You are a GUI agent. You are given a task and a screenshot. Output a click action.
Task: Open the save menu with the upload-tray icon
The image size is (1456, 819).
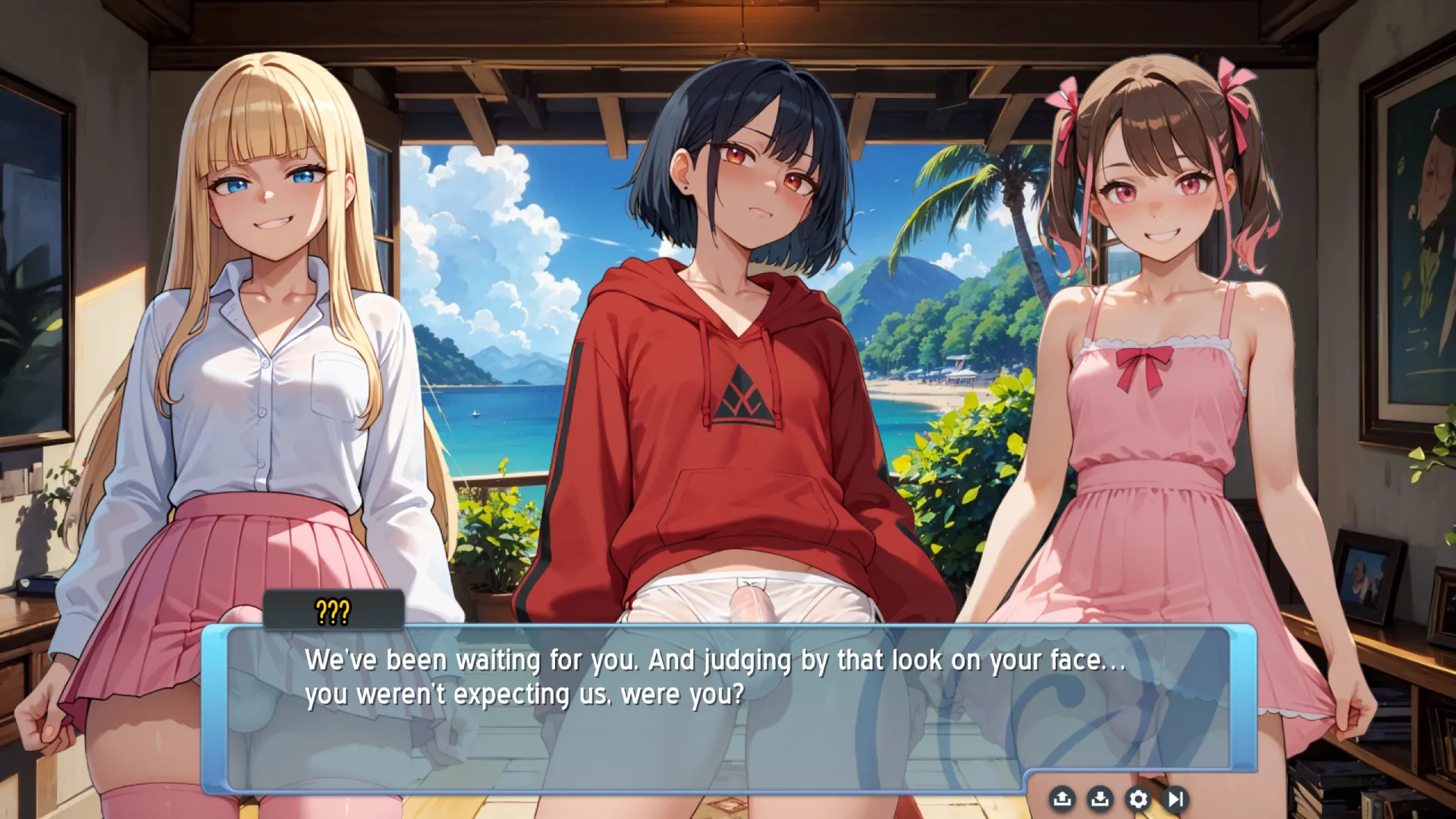point(1062,799)
